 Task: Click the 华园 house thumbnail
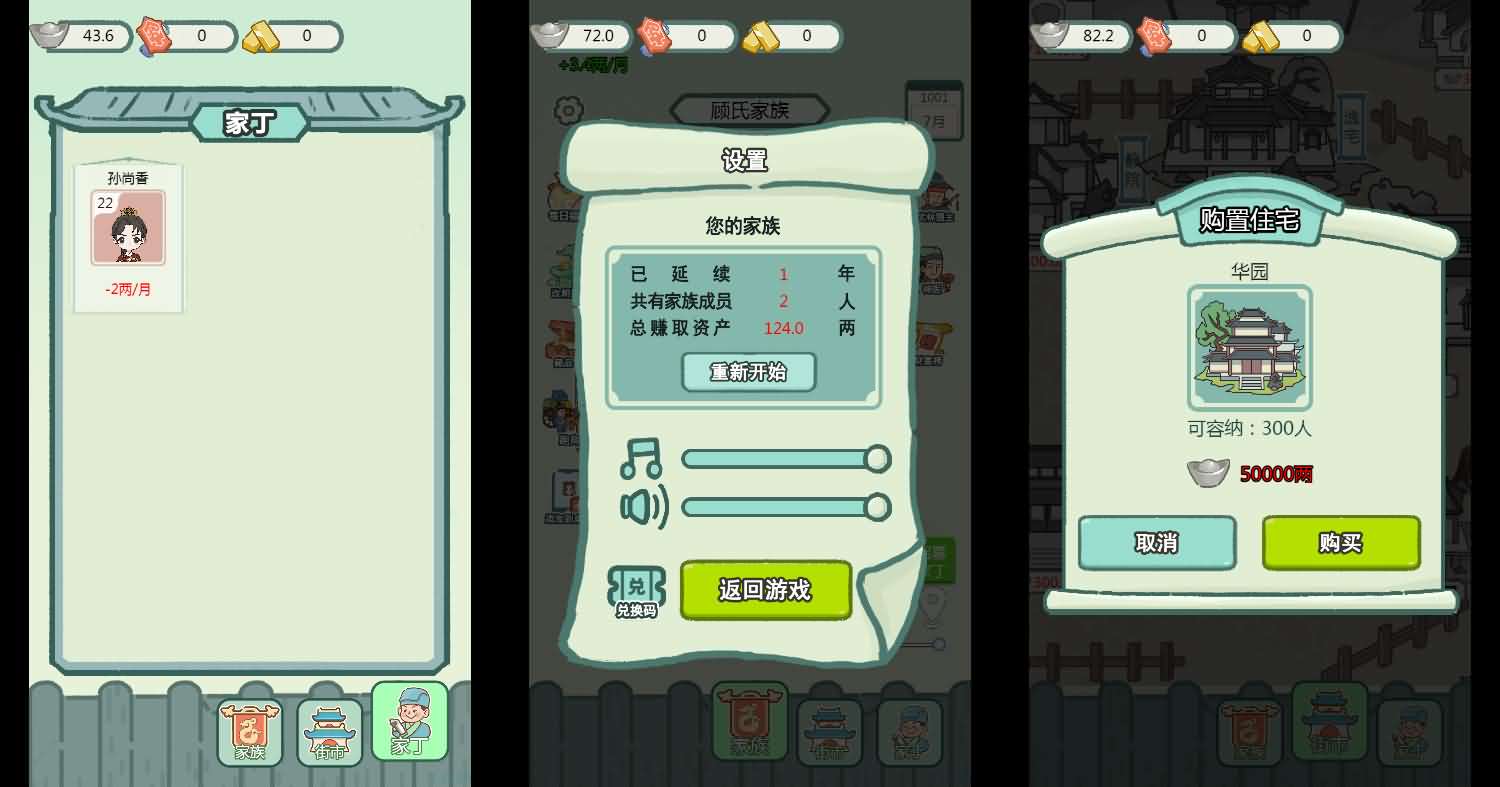(x=1249, y=347)
